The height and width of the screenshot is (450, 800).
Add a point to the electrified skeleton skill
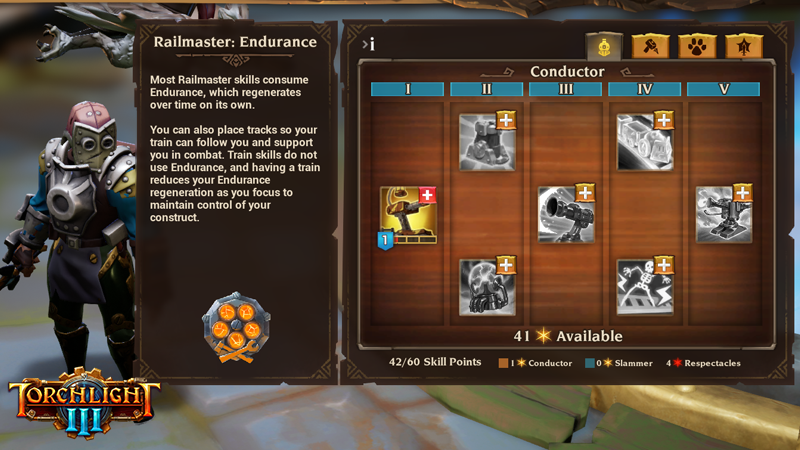tap(664, 265)
